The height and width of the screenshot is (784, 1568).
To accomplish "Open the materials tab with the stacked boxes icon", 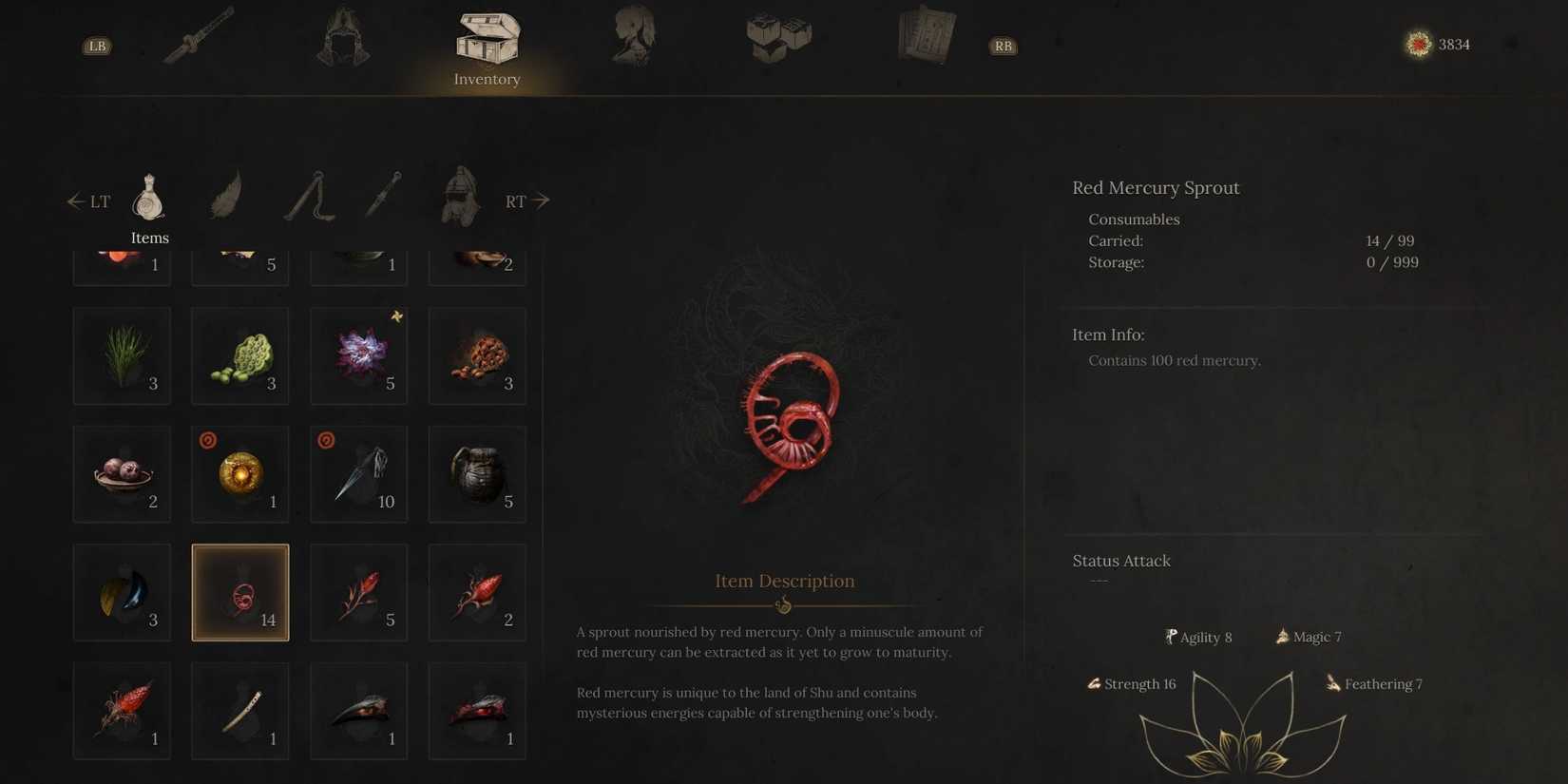I will click(777, 38).
